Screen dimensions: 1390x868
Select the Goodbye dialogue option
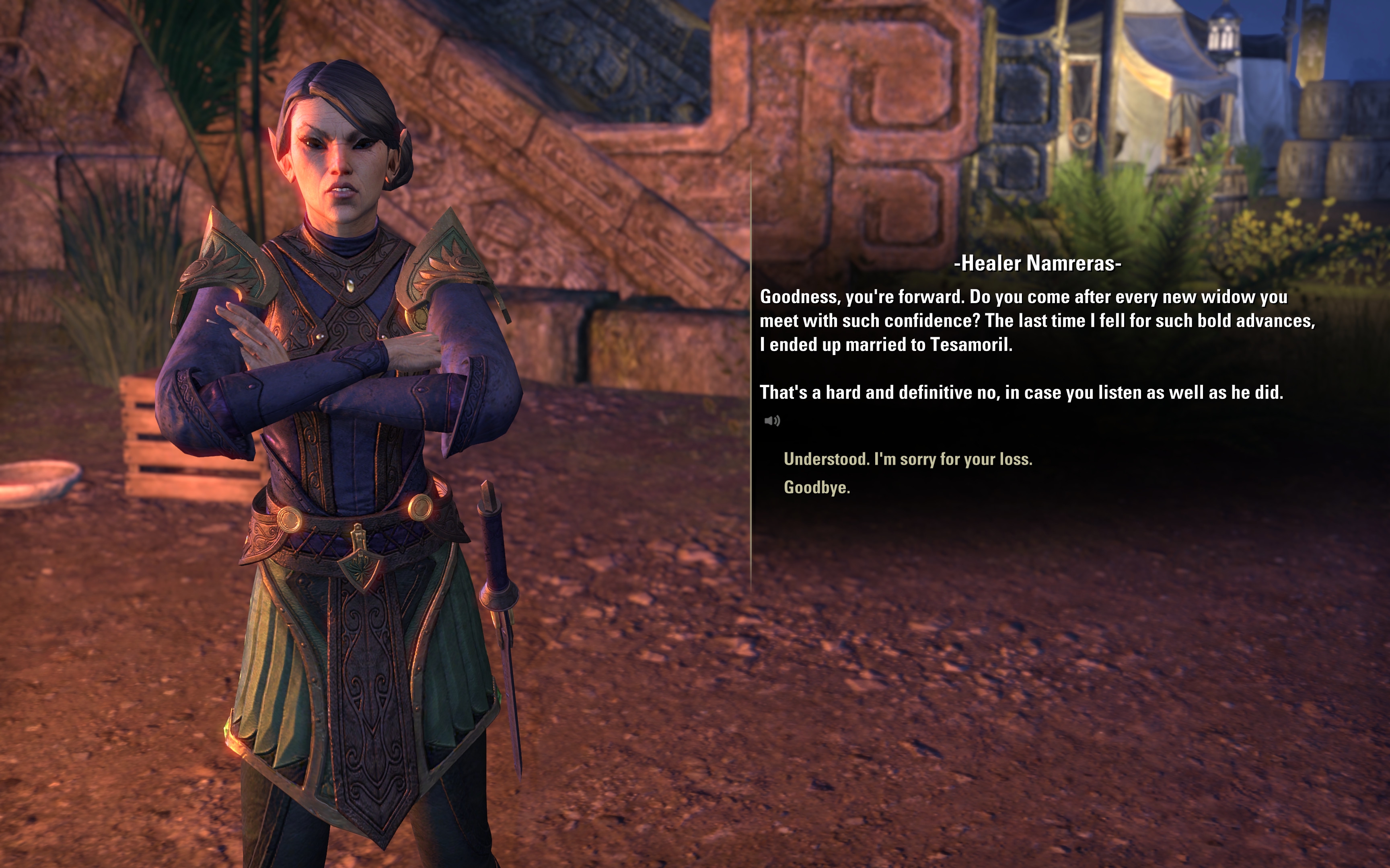point(816,487)
